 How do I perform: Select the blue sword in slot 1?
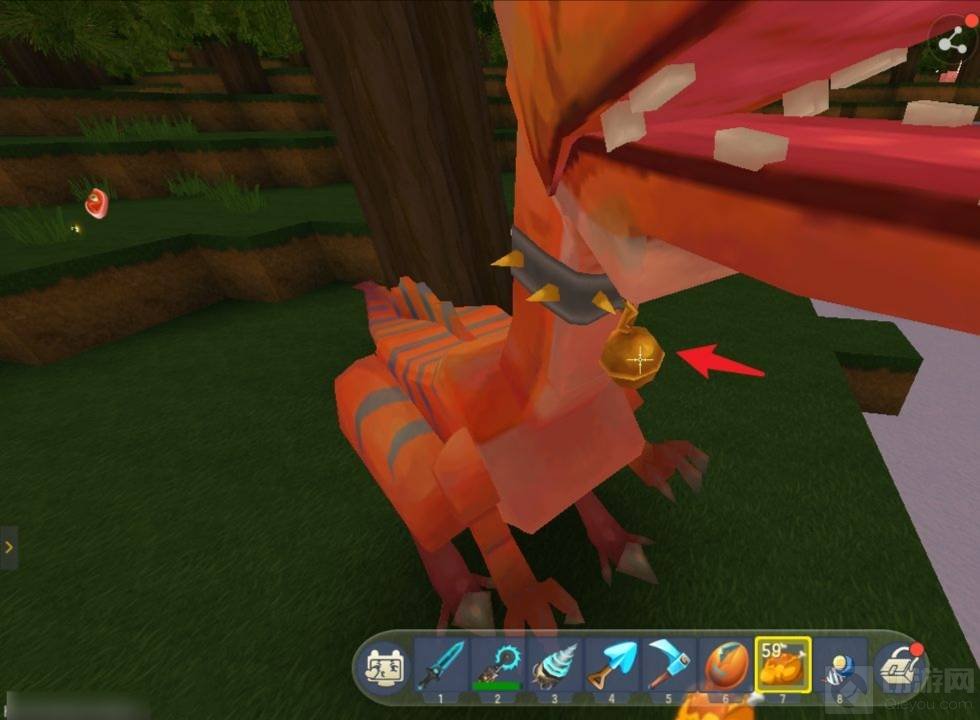441,662
